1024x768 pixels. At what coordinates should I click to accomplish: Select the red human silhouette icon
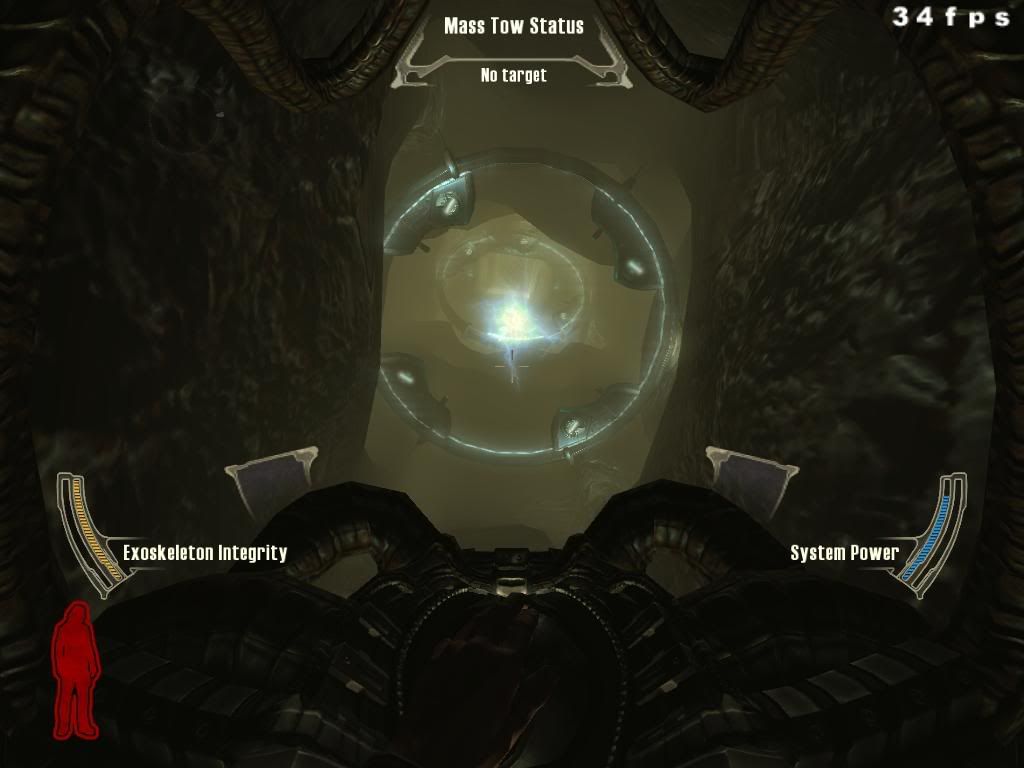pos(76,670)
